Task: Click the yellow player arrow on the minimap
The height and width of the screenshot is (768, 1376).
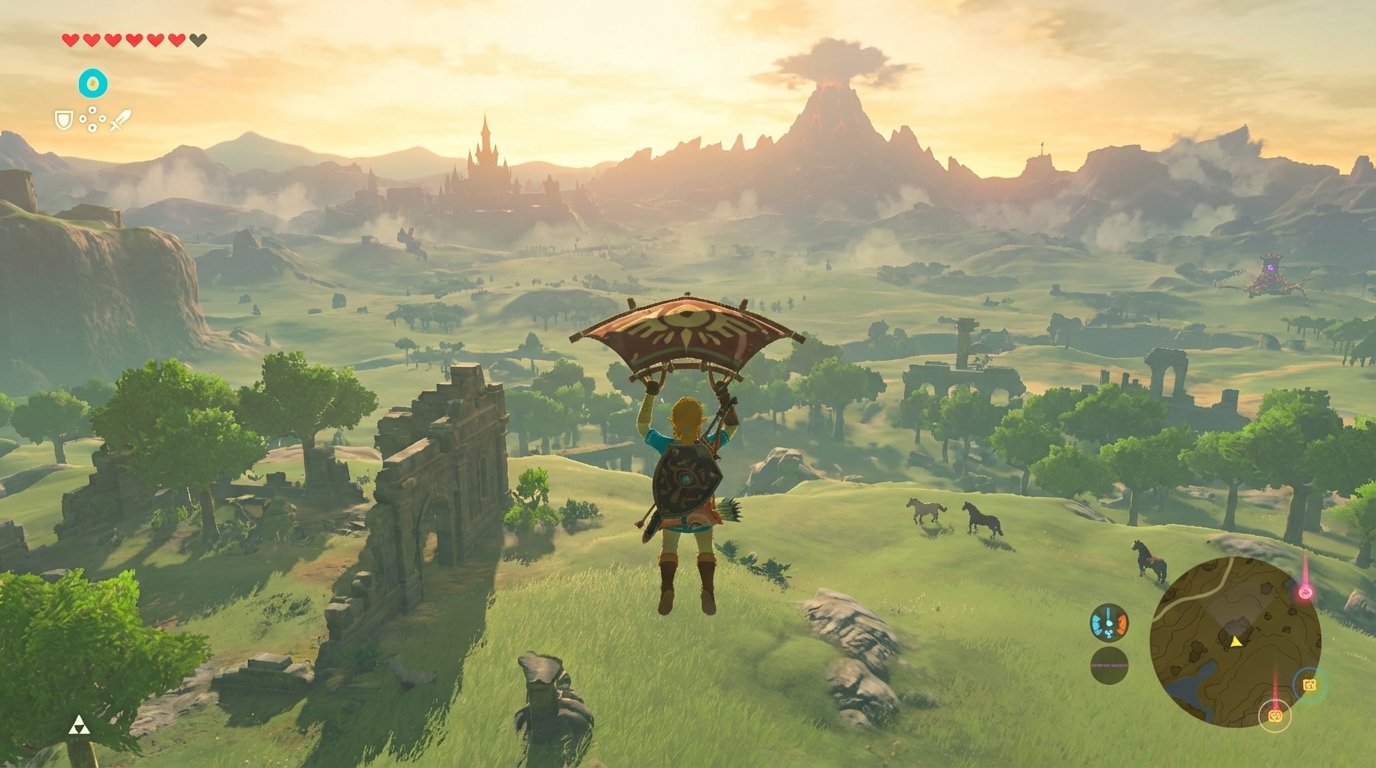Action: pyautogui.click(x=1236, y=642)
